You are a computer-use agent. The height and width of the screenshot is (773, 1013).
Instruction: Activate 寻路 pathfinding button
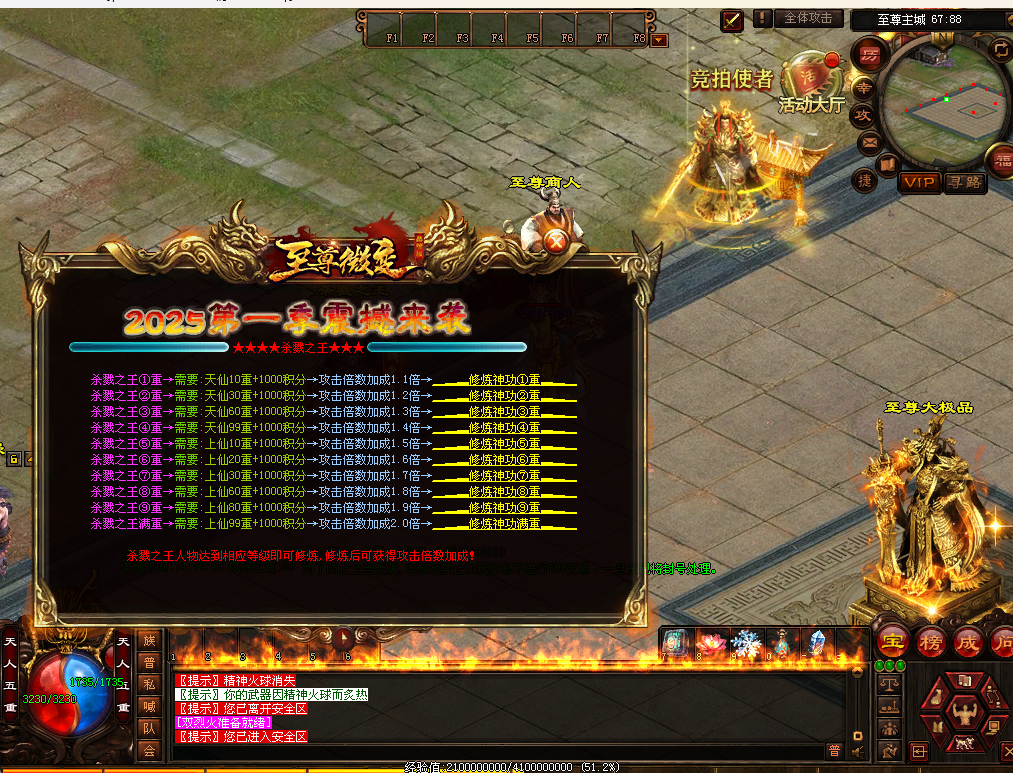(x=965, y=182)
